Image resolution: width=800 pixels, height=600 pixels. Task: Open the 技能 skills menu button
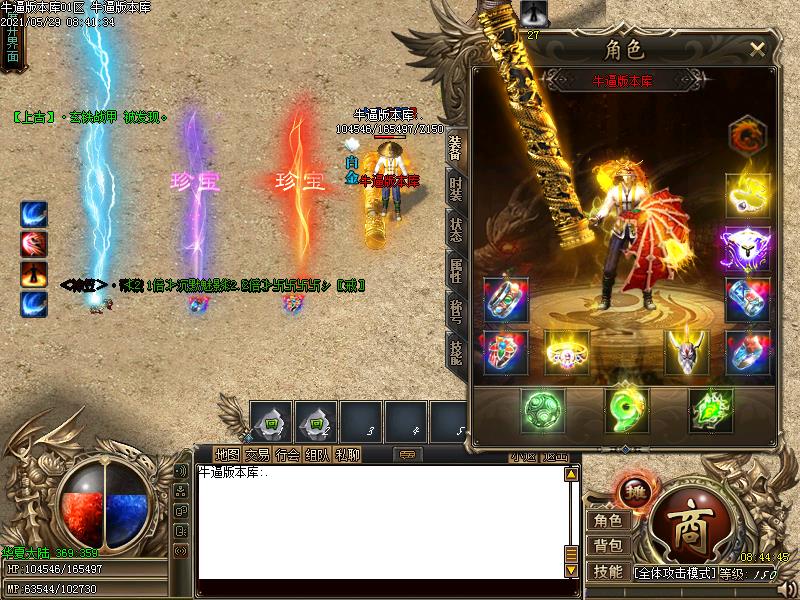pos(608,572)
